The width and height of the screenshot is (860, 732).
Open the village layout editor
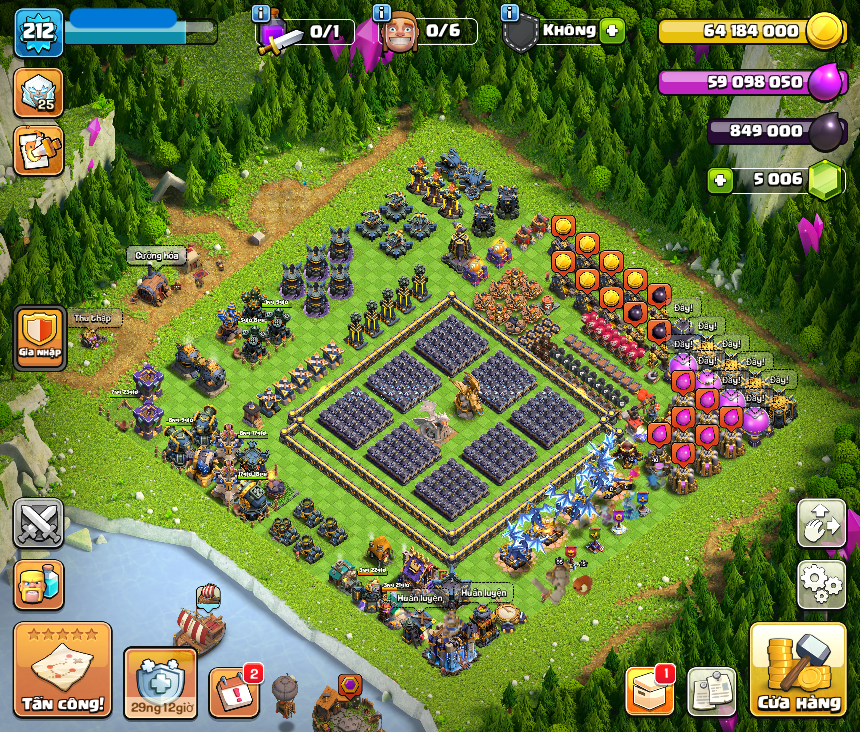[821, 524]
